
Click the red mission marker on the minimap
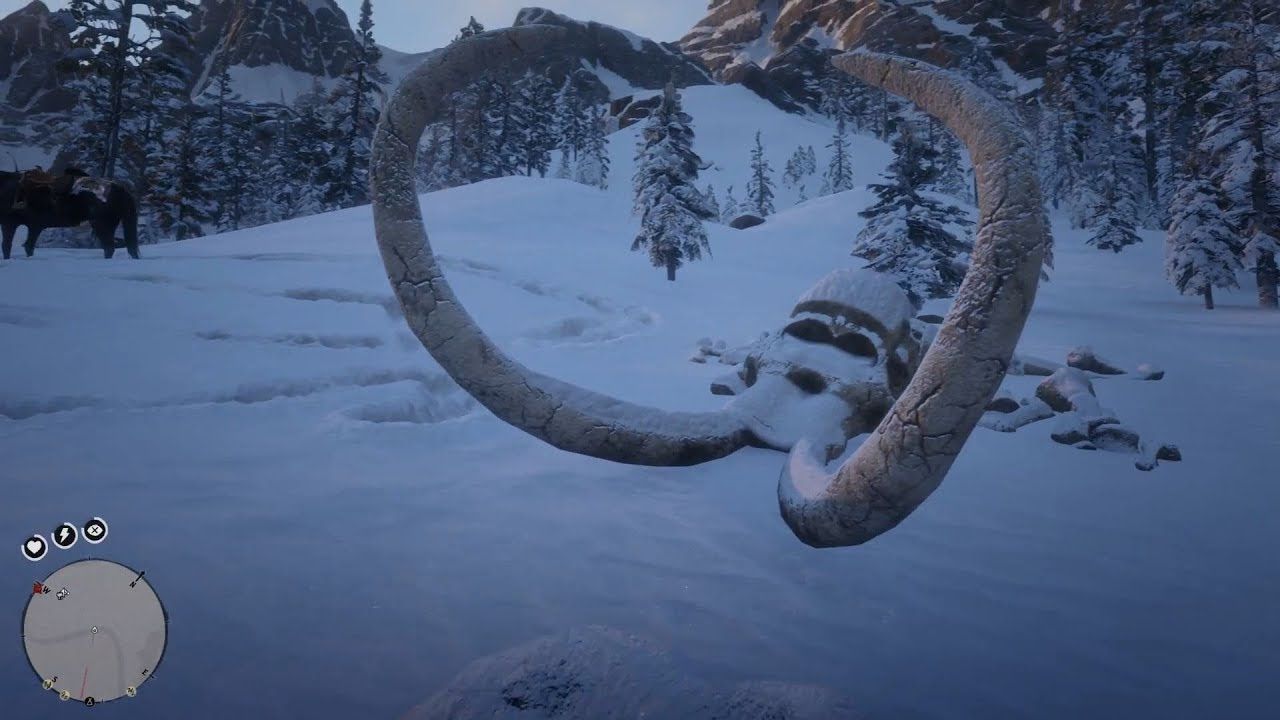(x=37, y=588)
